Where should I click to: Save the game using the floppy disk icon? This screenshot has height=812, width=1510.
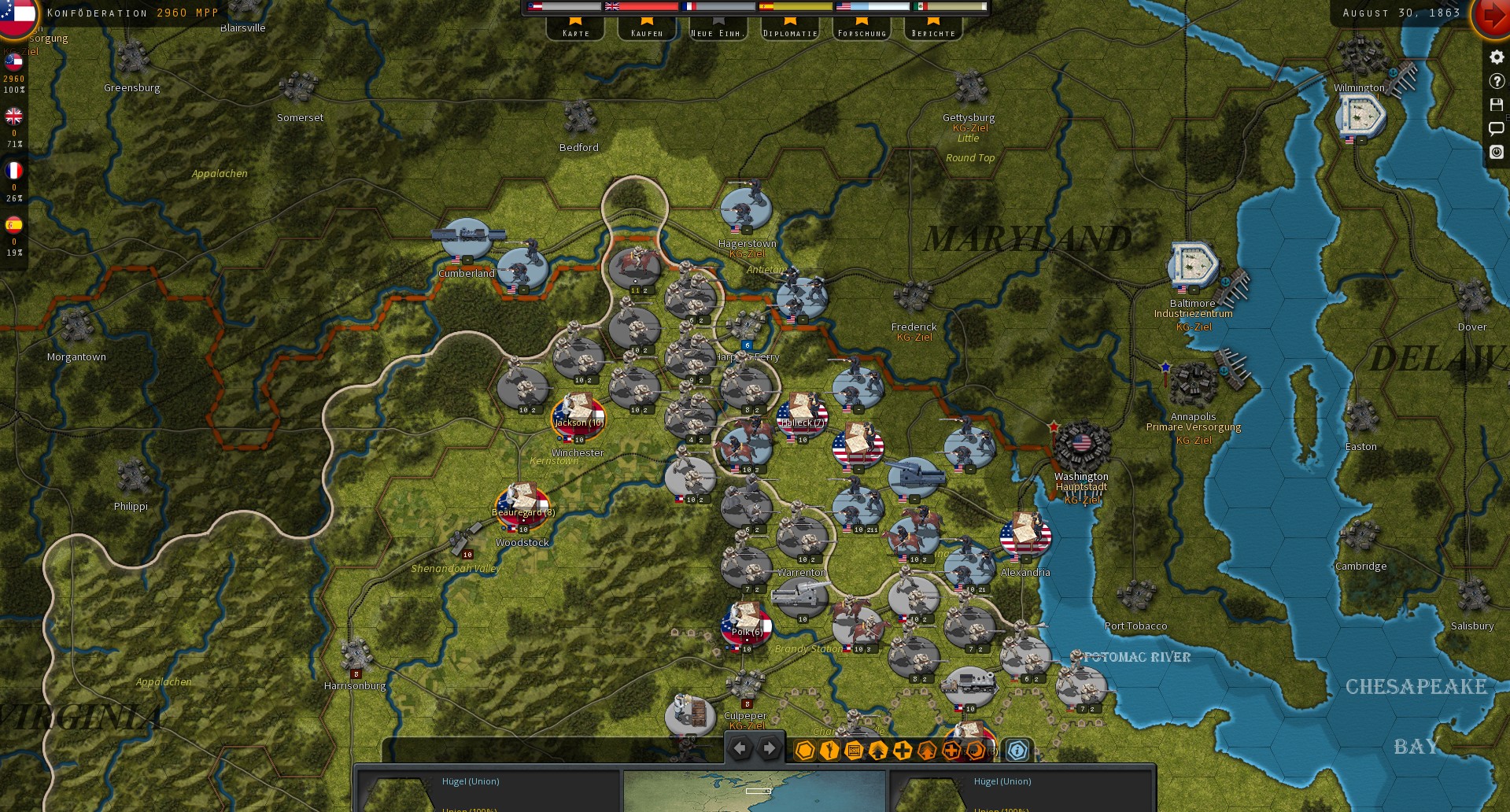(1495, 105)
